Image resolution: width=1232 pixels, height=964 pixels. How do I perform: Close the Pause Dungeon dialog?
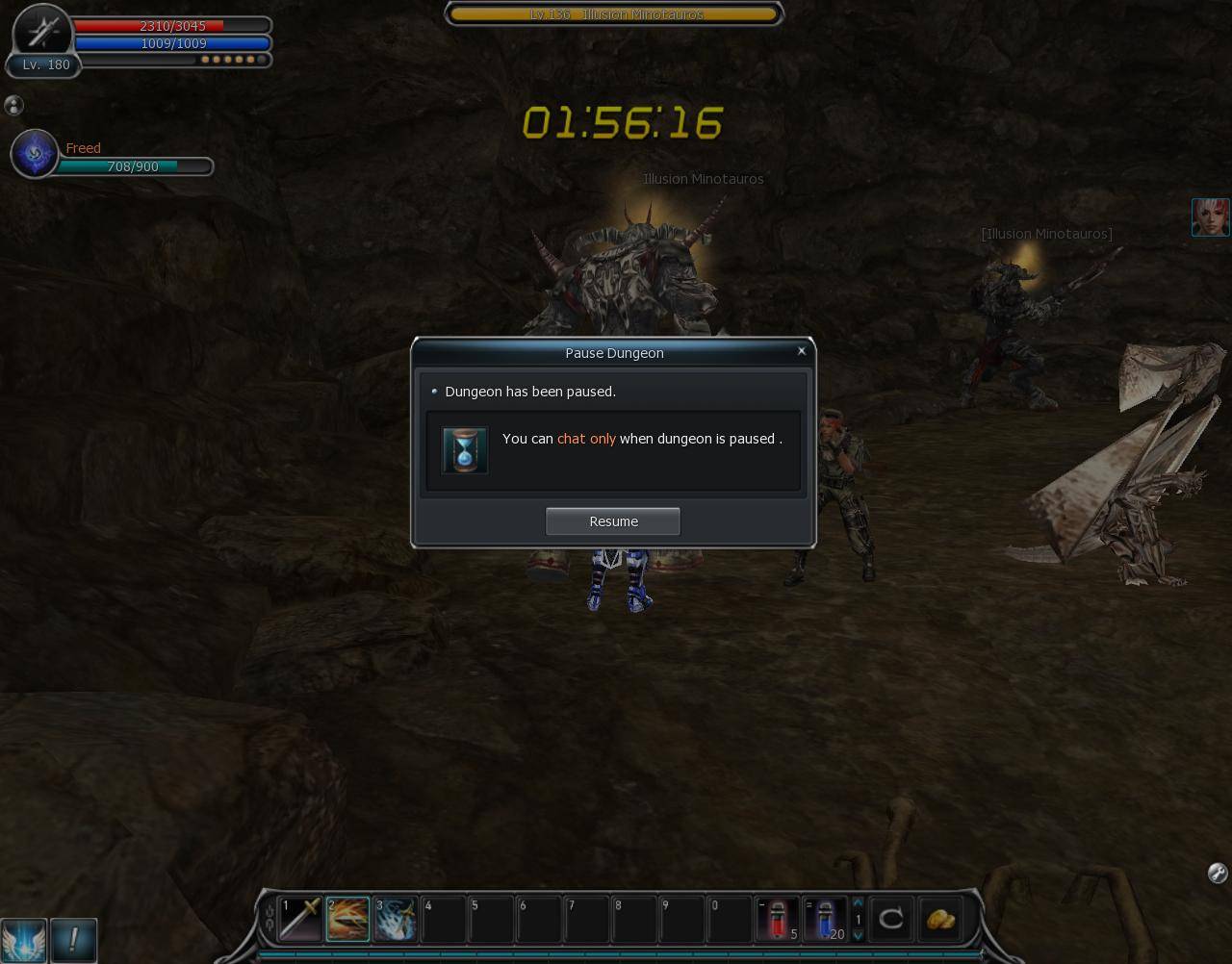click(x=802, y=351)
